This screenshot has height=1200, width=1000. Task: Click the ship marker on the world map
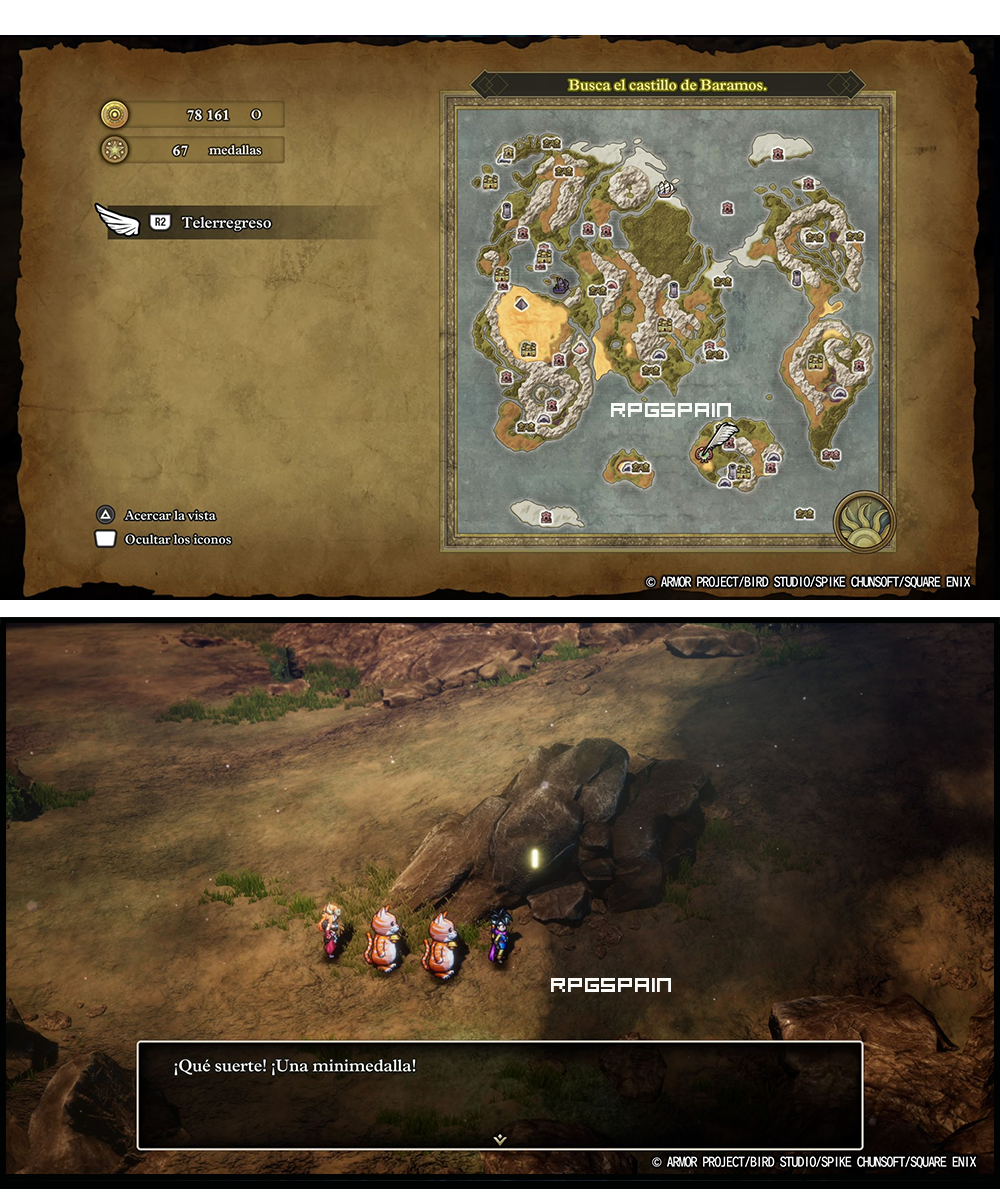pyautogui.click(x=667, y=188)
